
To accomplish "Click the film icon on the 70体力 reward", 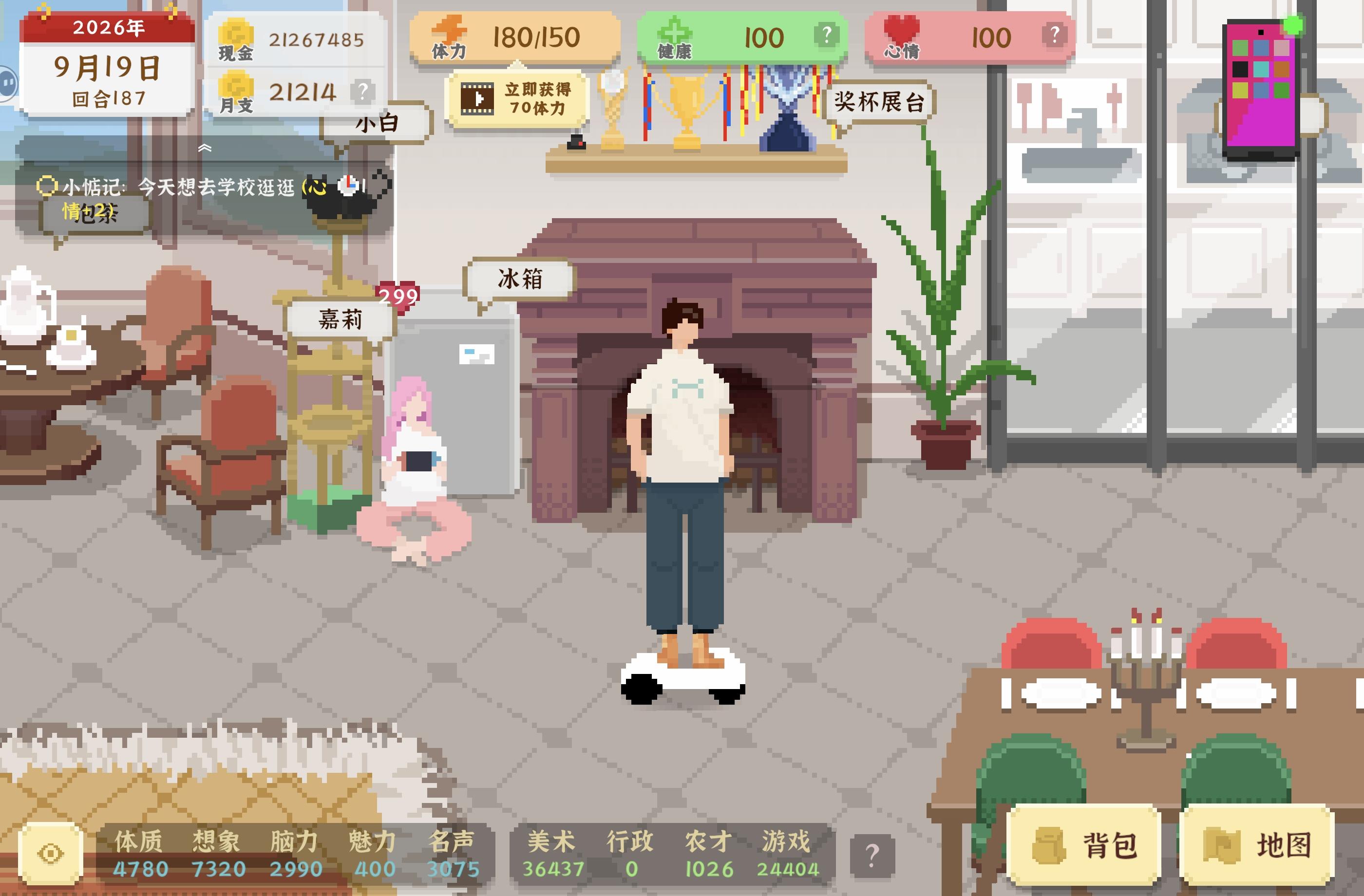I will (478, 98).
